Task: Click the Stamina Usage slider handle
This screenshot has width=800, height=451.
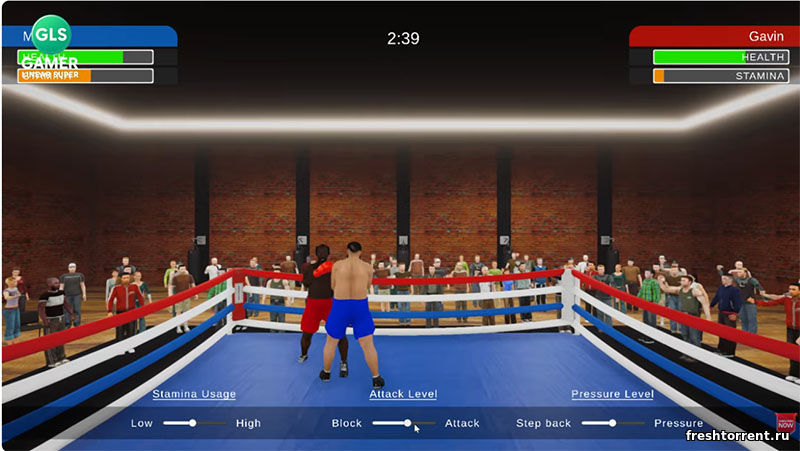Action: tap(194, 423)
